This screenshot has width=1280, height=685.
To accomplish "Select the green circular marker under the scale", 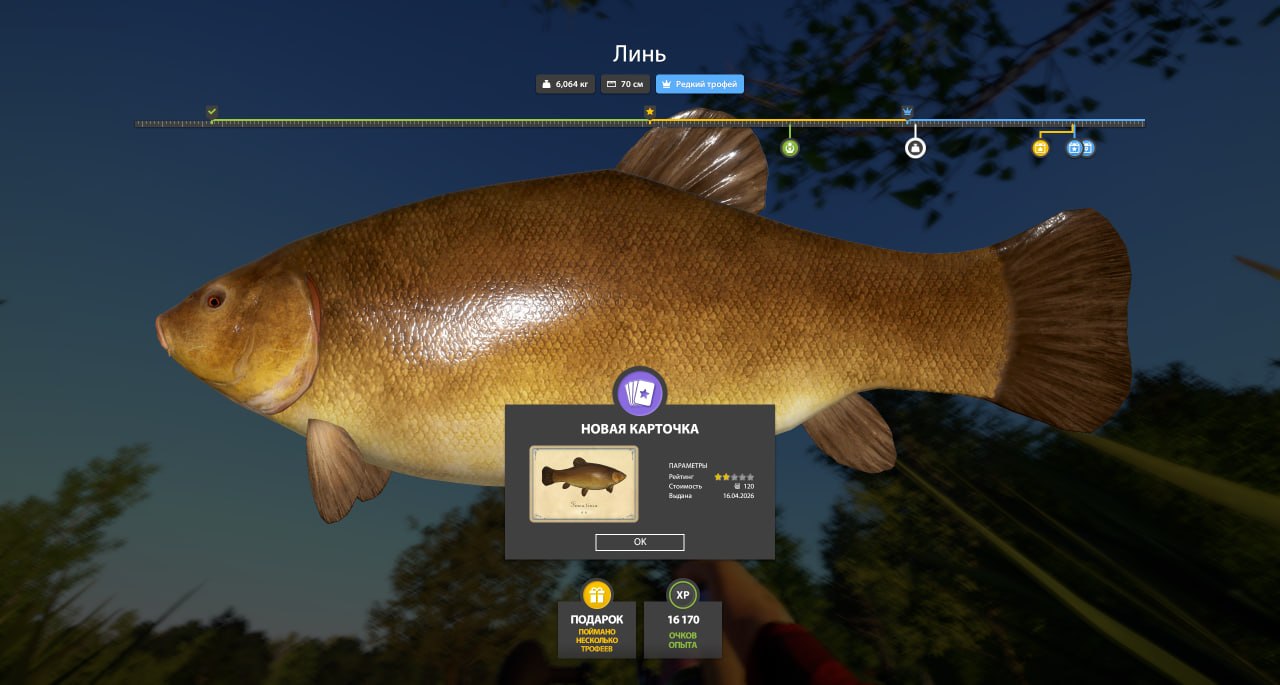I will [x=790, y=148].
